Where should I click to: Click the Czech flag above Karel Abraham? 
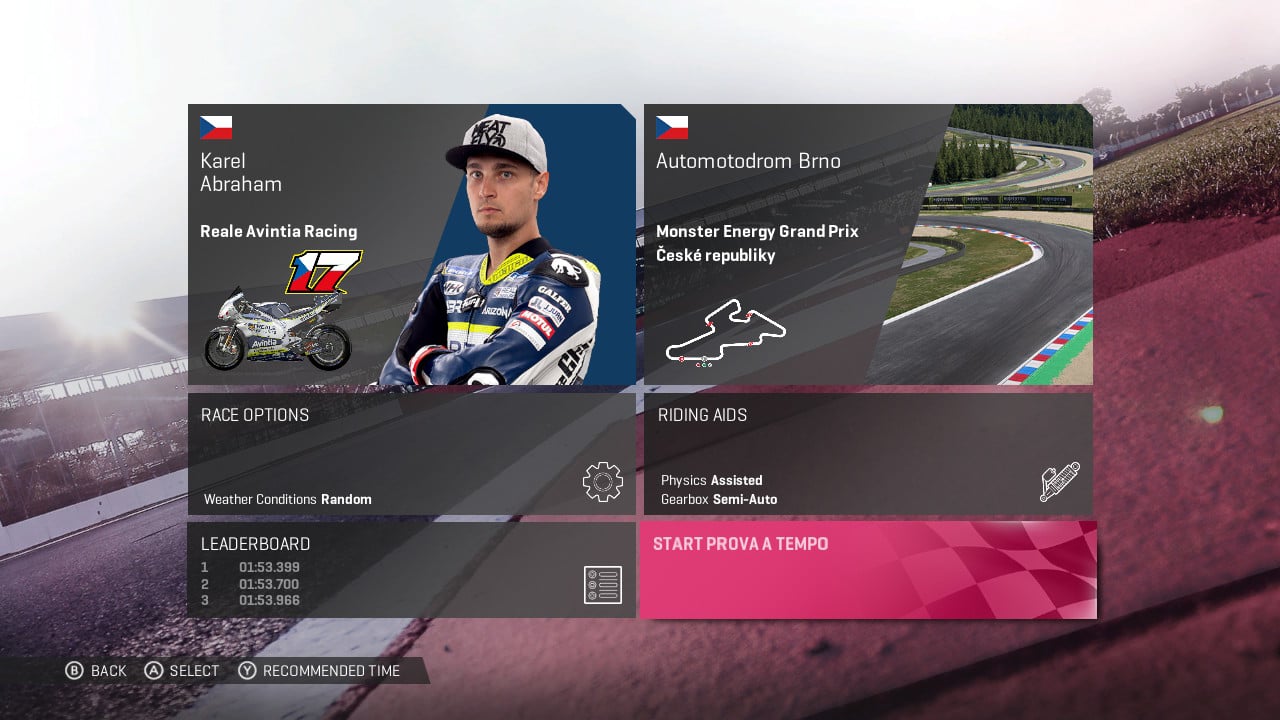[x=216, y=126]
